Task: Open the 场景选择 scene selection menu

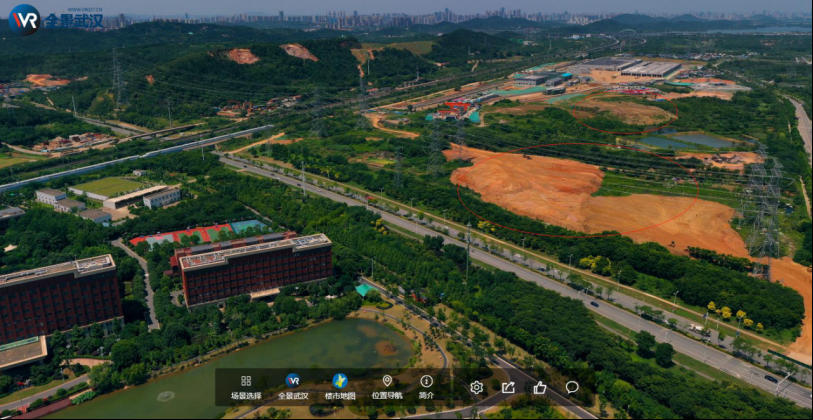Action: pos(246,386)
